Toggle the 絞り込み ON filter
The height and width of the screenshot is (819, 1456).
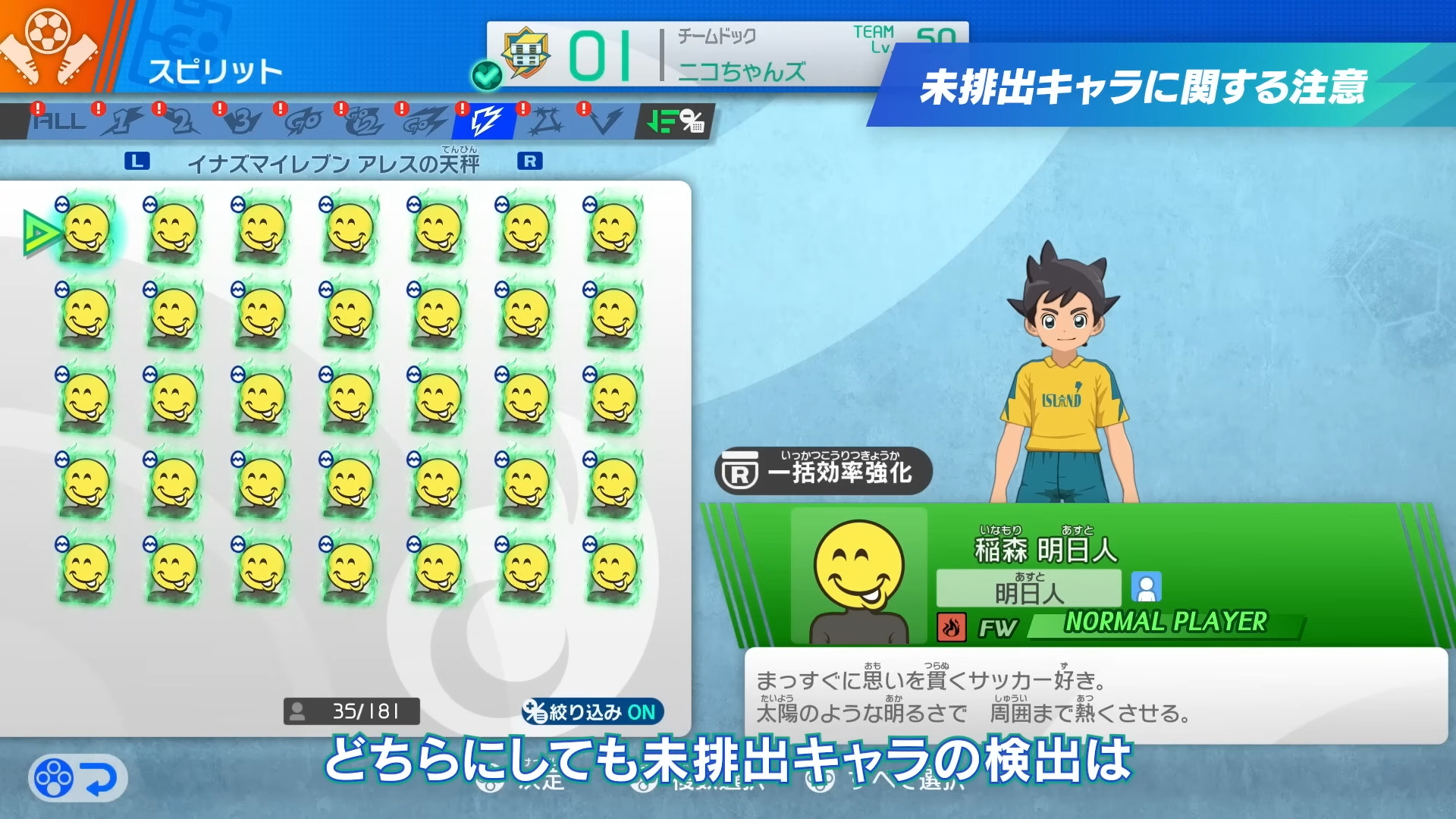pyautogui.click(x=592, y=712)
